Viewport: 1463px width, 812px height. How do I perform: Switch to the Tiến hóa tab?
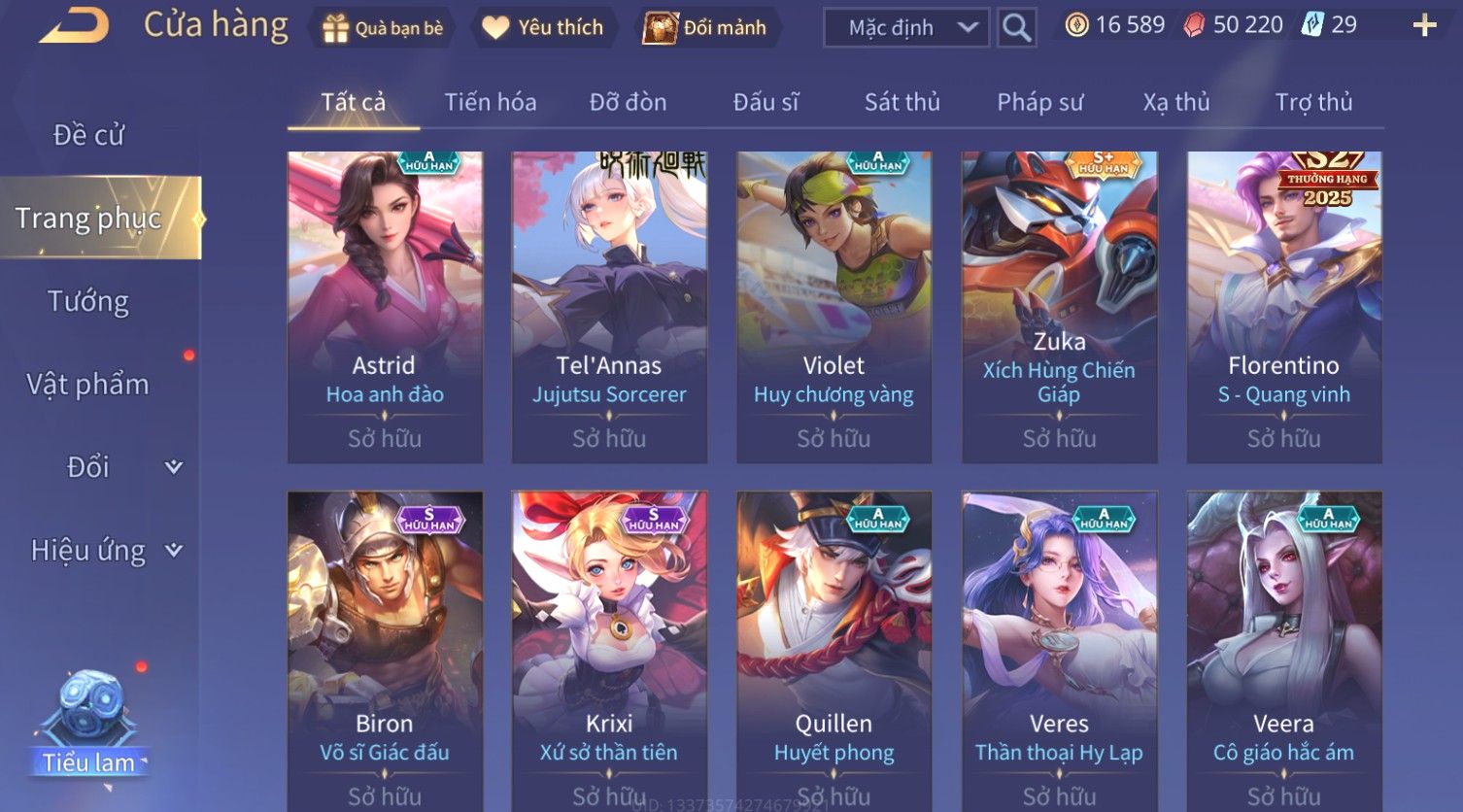(x=490, y=102)
